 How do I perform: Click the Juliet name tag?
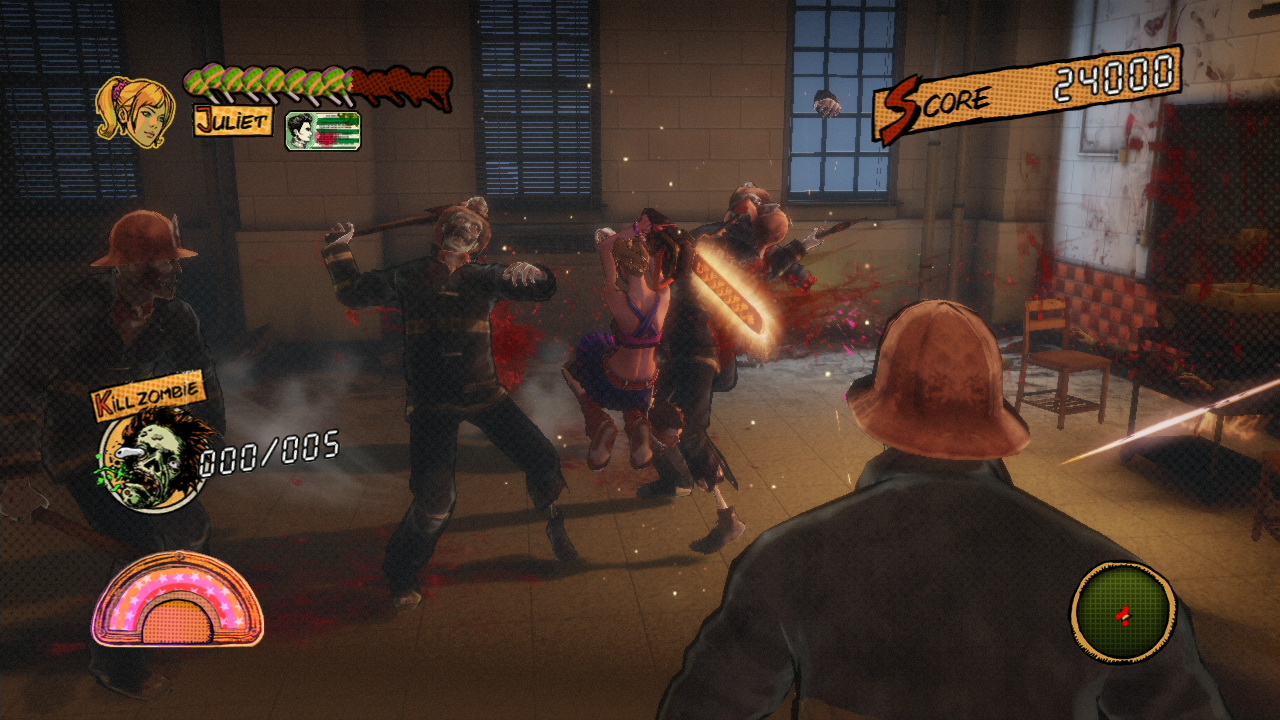[x=233, y=122]
